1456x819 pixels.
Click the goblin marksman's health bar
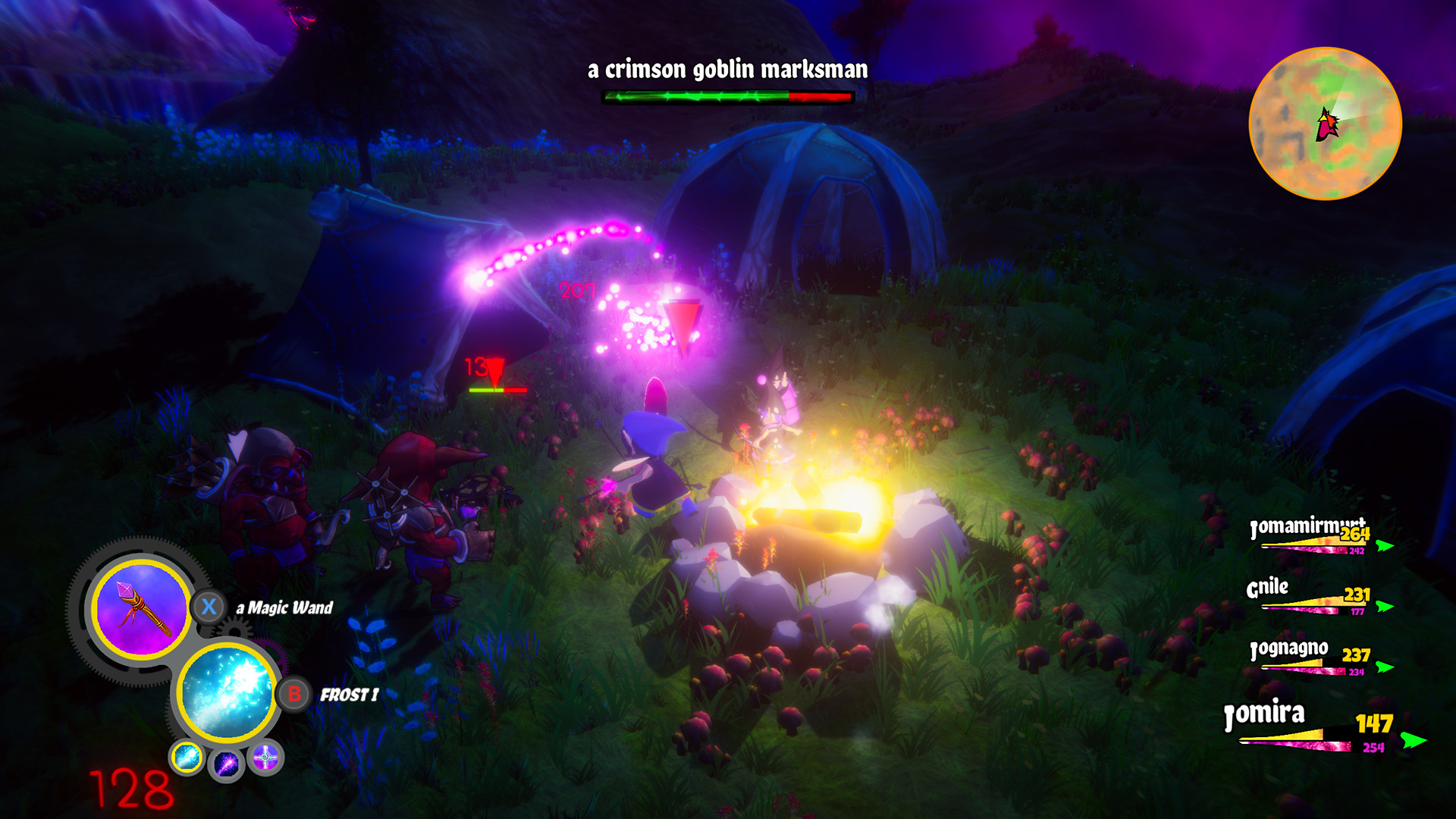coord(726,97)
